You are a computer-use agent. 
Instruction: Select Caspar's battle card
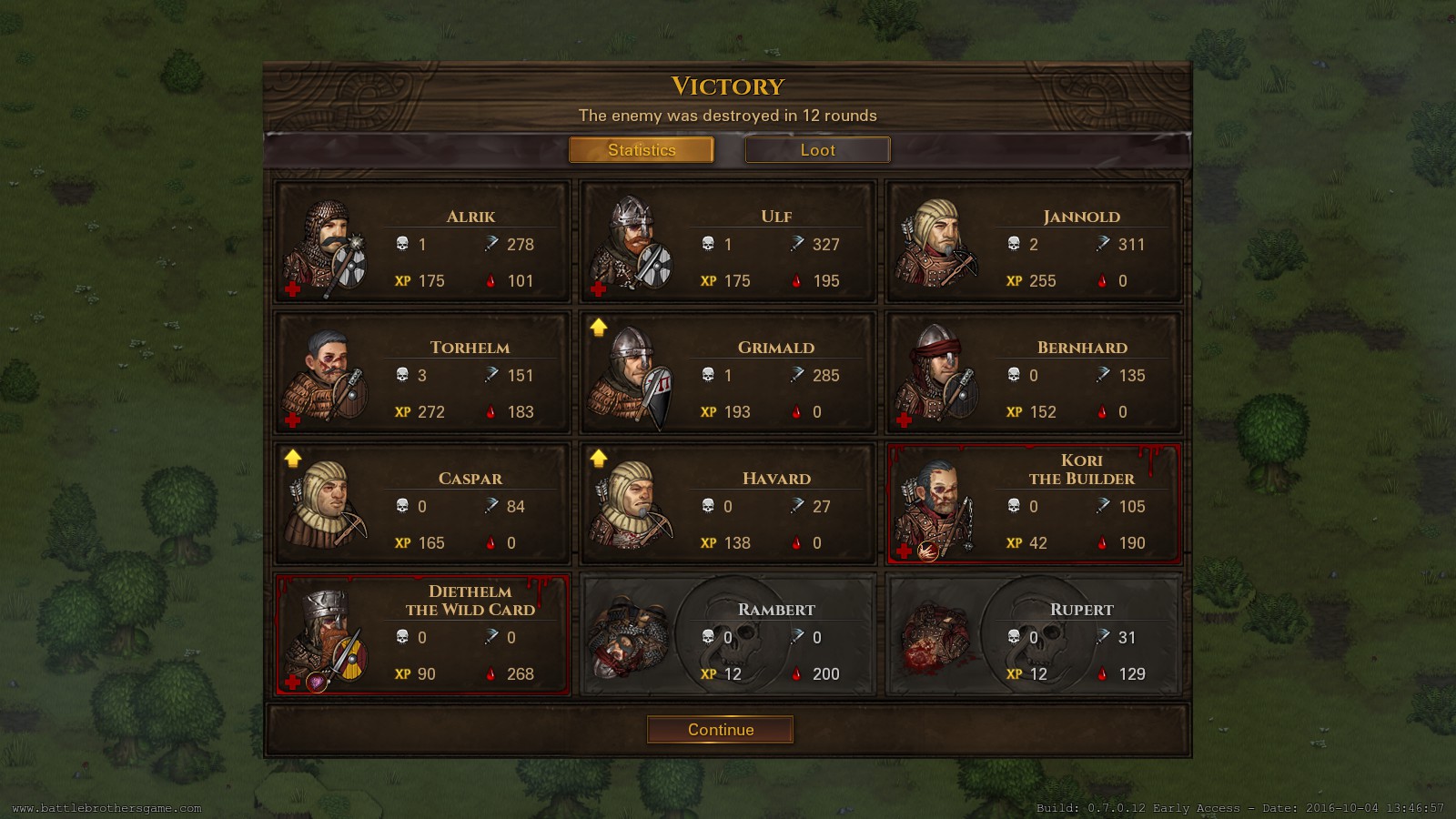(422, 504)
